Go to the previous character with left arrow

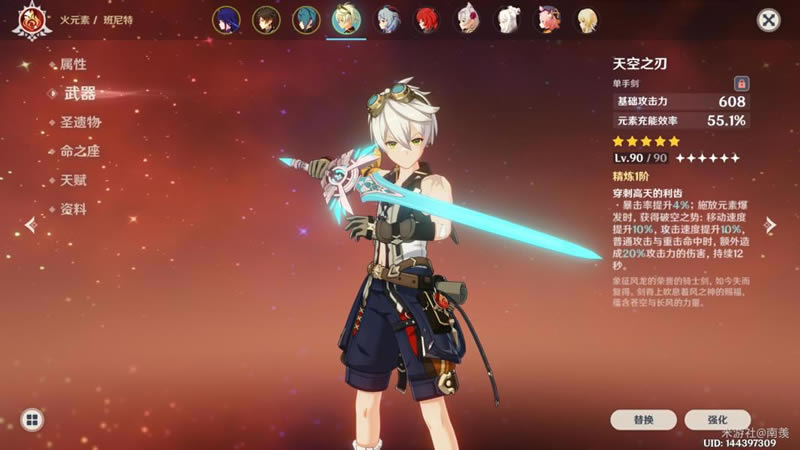[x=30, y=225]
